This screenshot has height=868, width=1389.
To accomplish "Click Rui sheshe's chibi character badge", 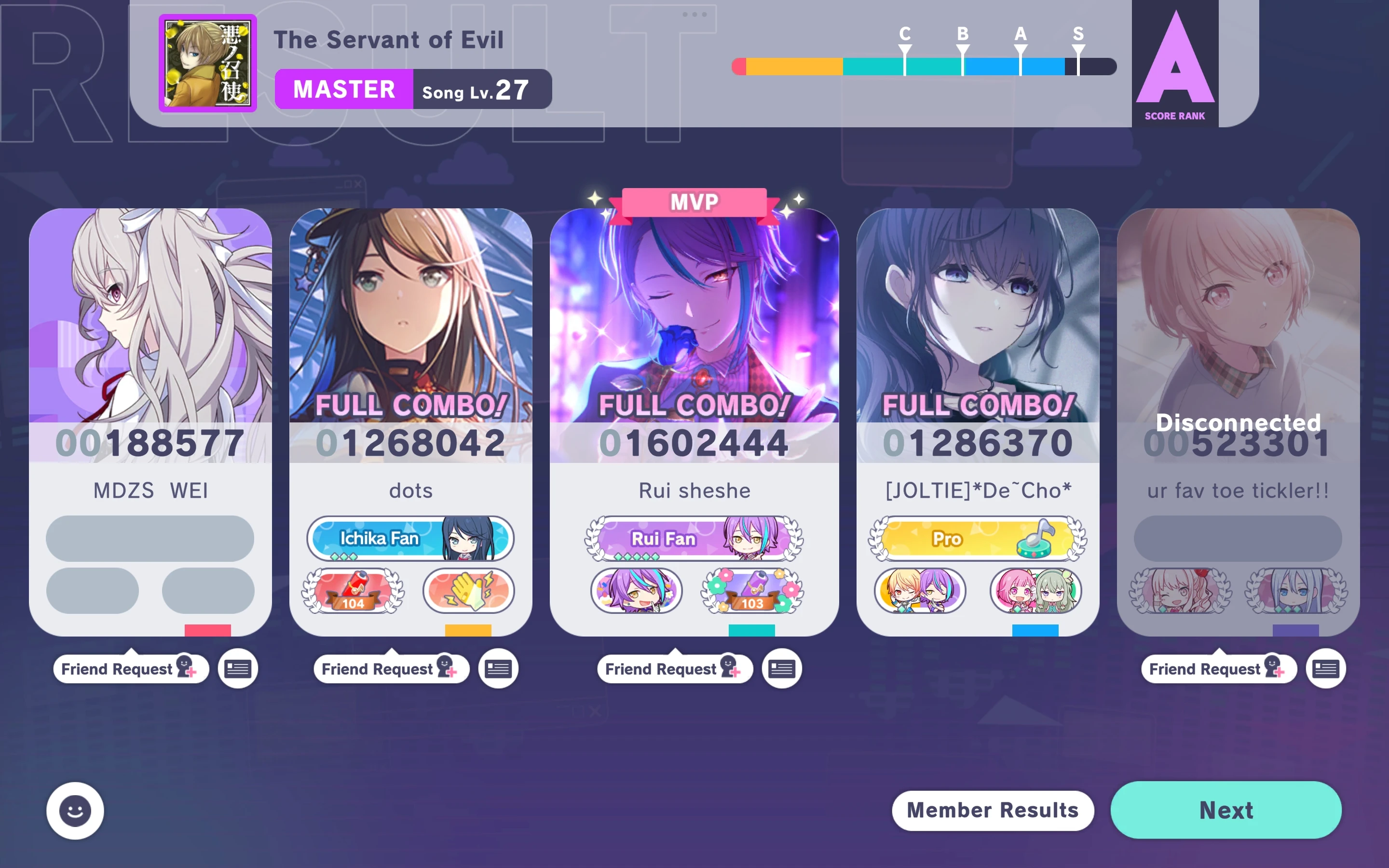I will click(x=634, y=590).
